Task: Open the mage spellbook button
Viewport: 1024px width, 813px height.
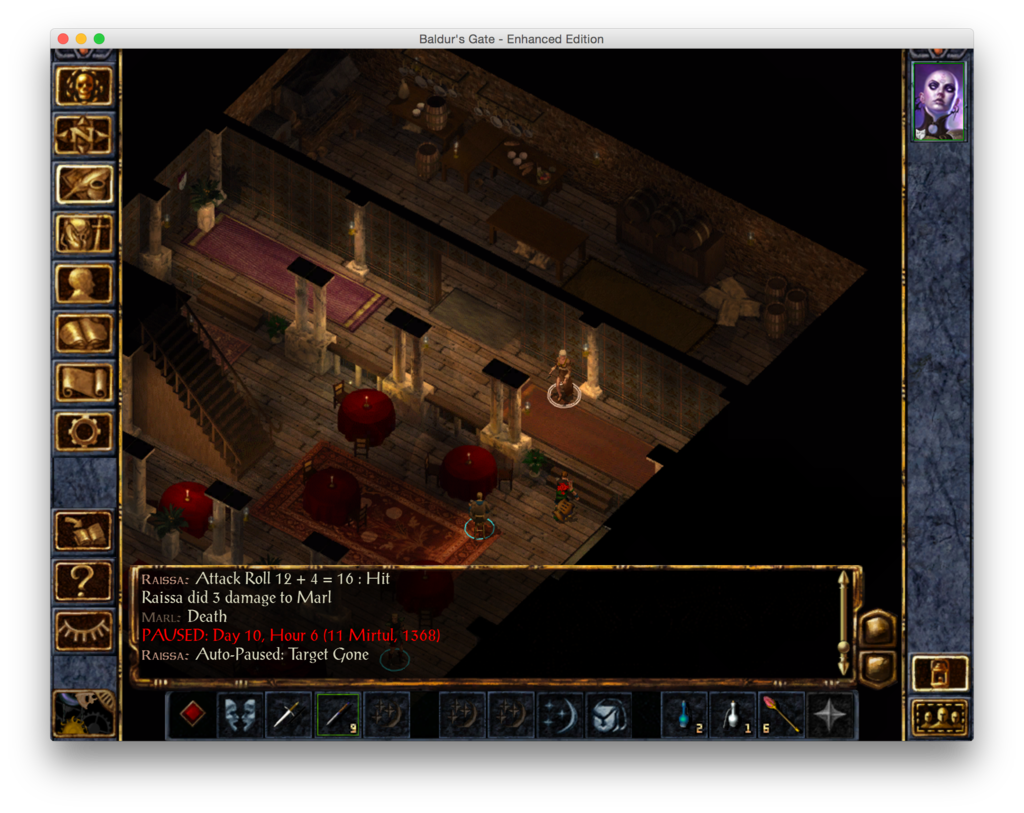Action: click(x=84, y=333)
